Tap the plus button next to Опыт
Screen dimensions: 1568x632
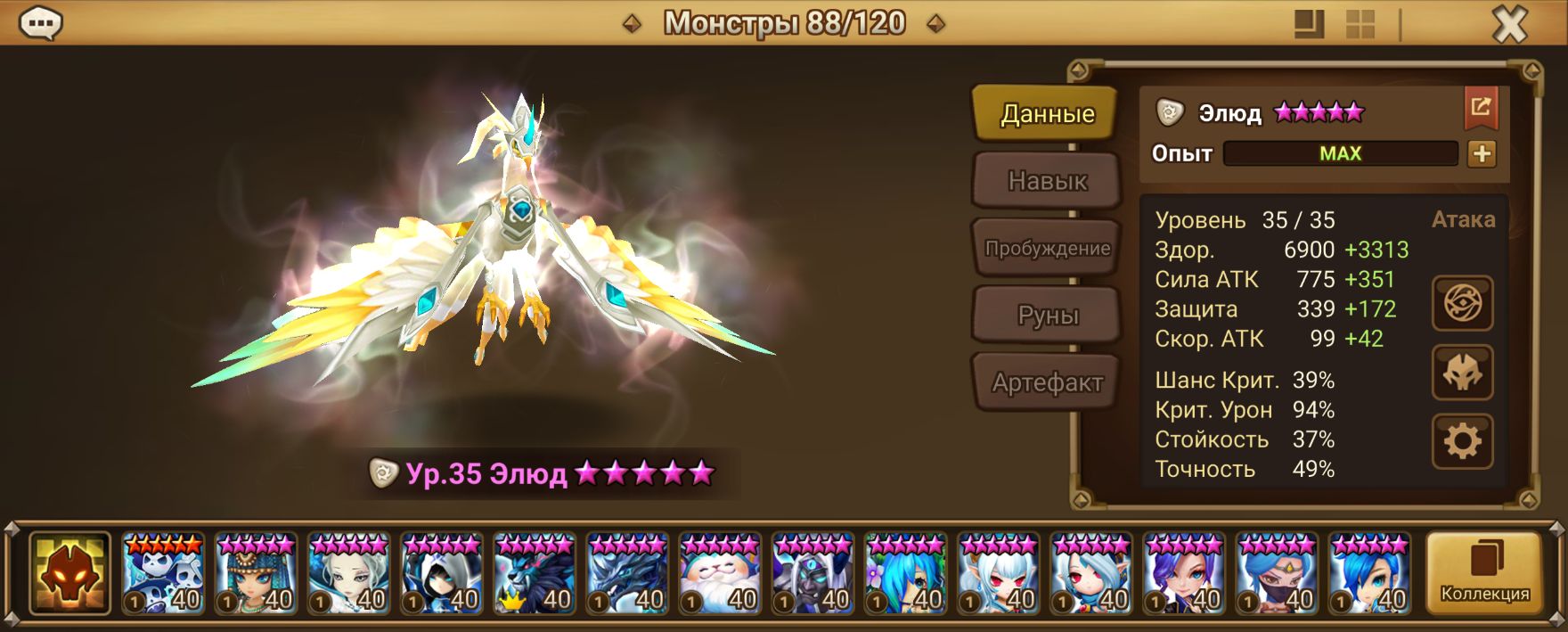[1482, 154]
